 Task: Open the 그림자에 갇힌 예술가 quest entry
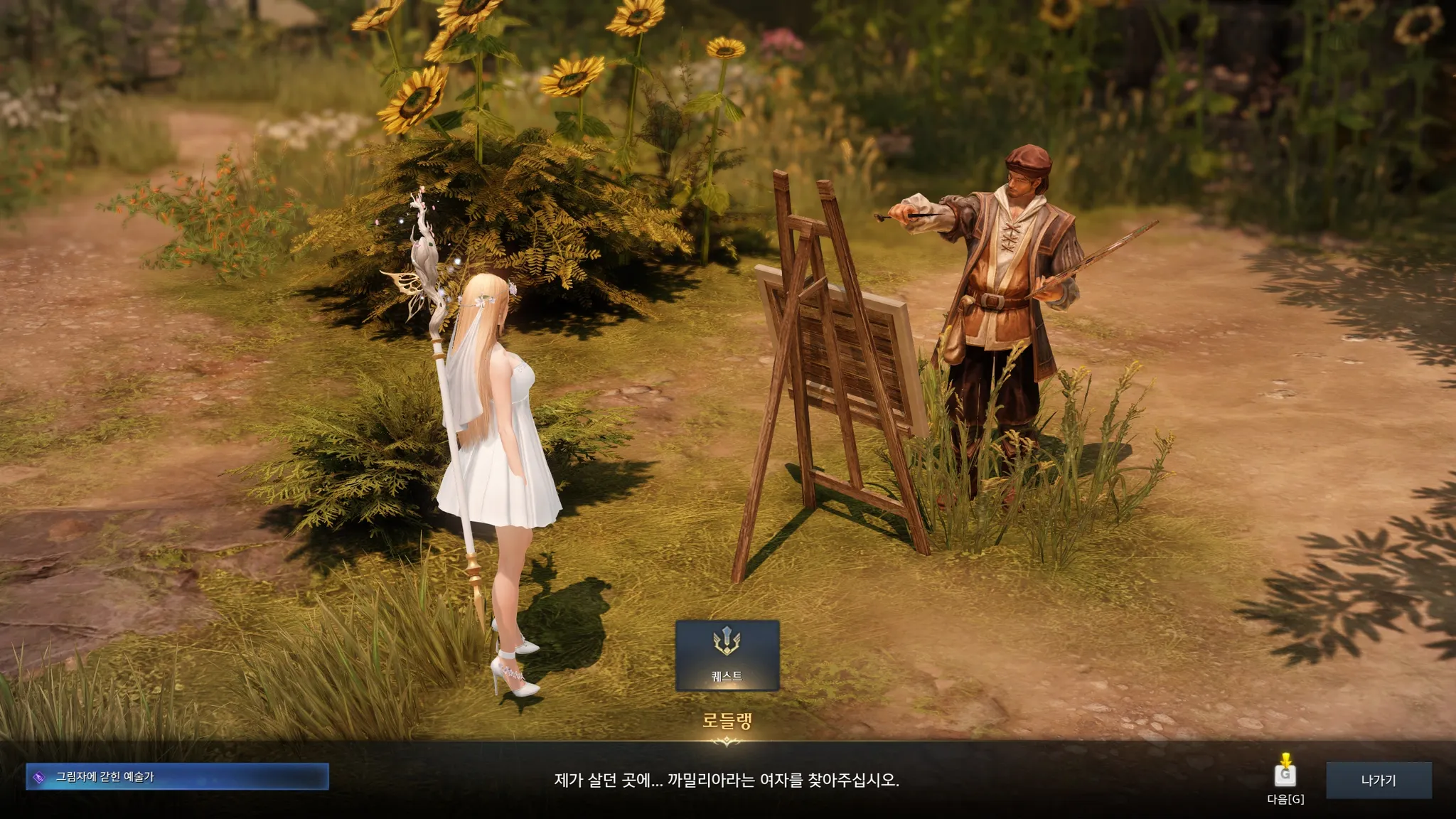(x=177, y=777)
